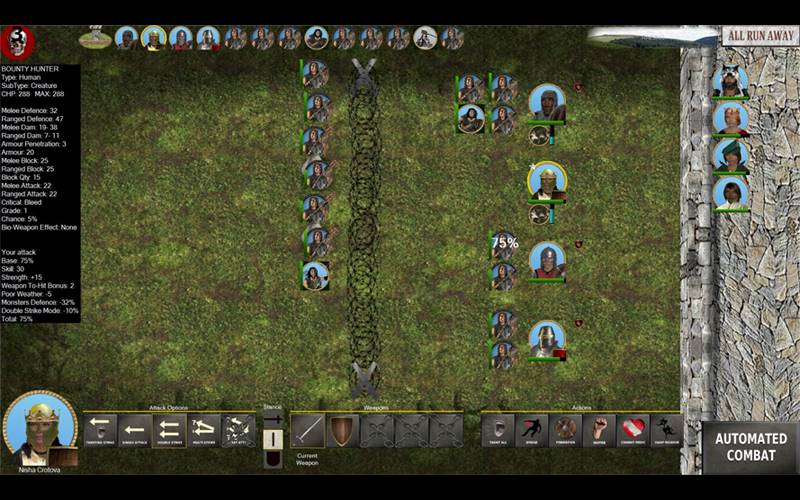The width and height of the screenshot is (800, 500).
Task: Select the gold-ringed crowned hero unit
Action: [547, 181]
